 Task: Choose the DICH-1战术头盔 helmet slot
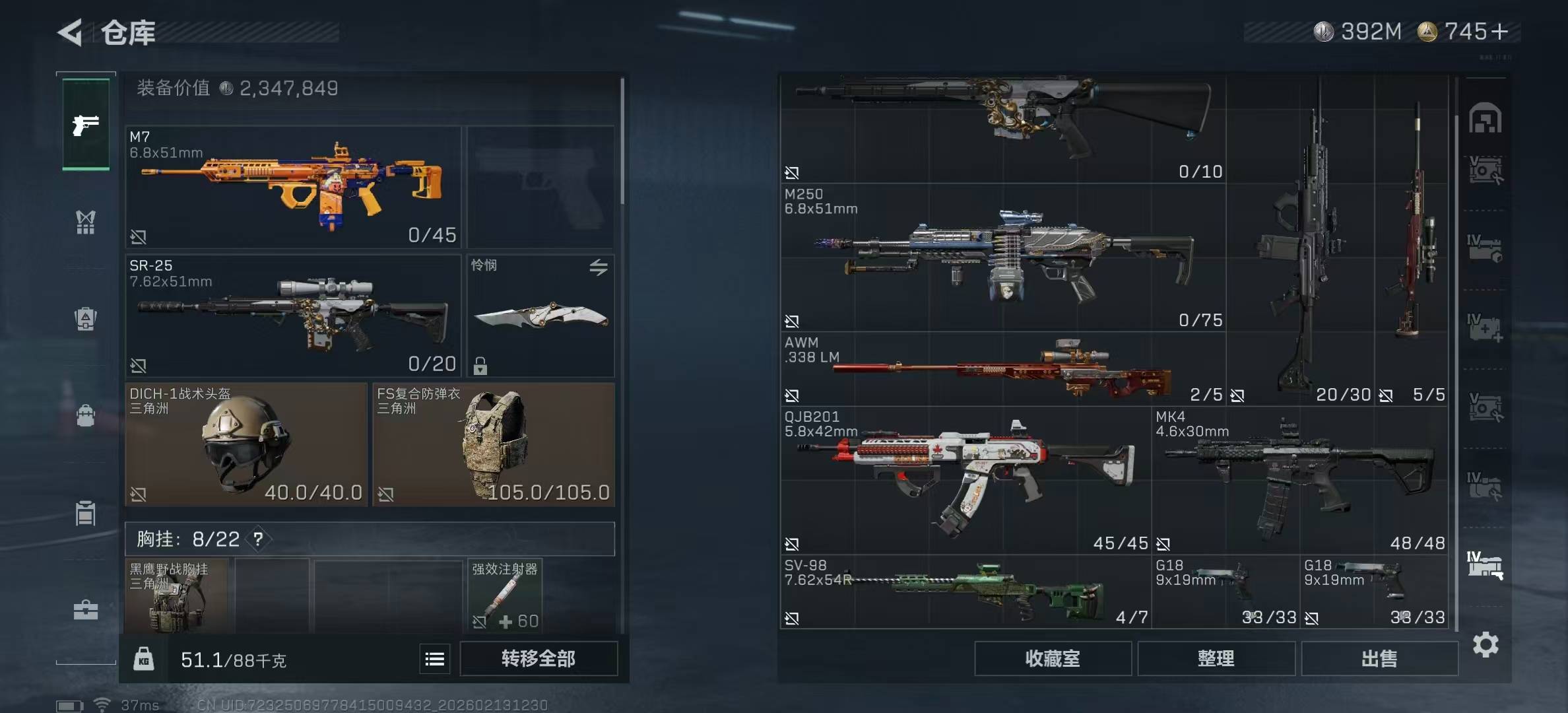click(x=245, y=444)
